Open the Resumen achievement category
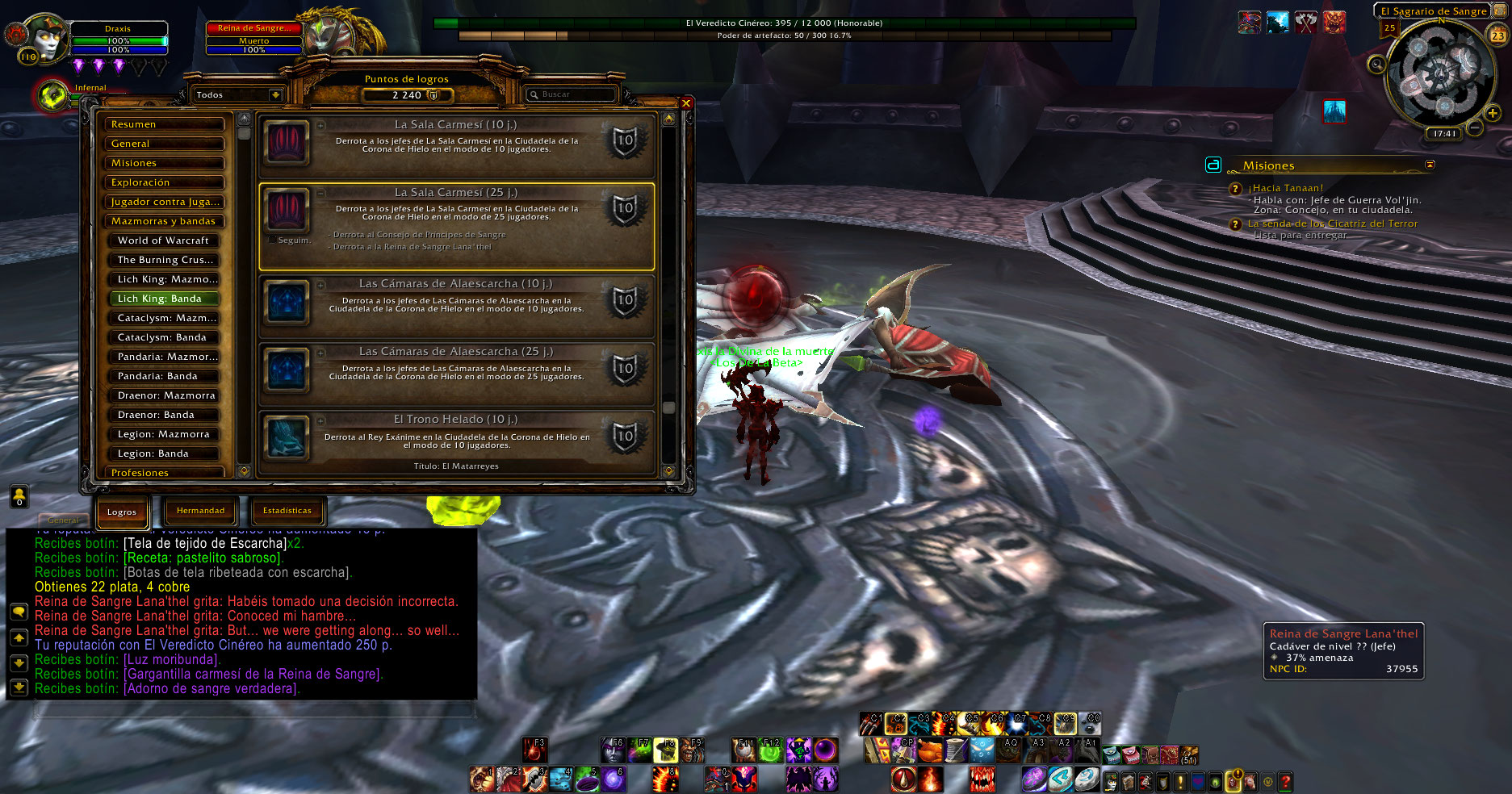 point(164,124)
